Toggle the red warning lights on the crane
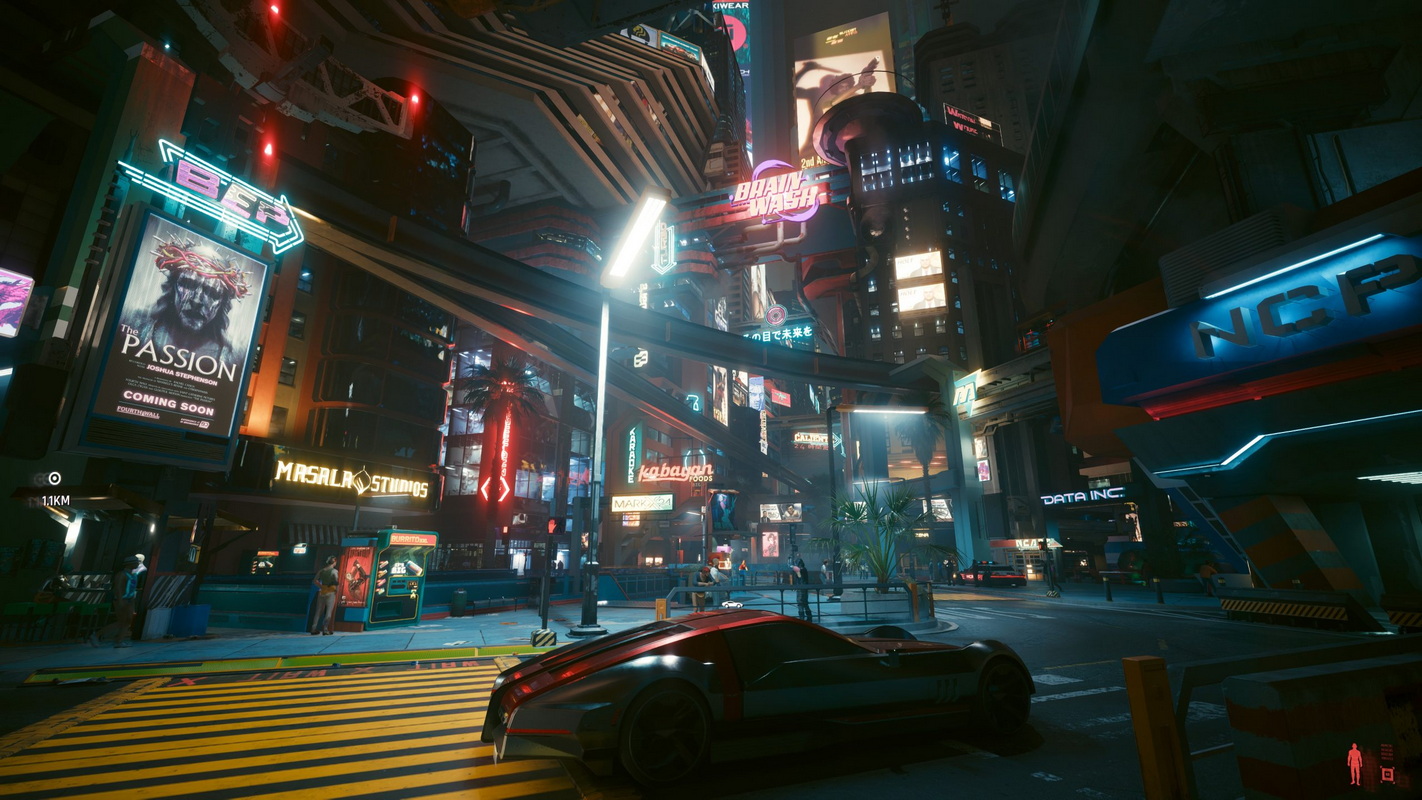This screenshot has width=1422, height=800. (x=413, y=100)
